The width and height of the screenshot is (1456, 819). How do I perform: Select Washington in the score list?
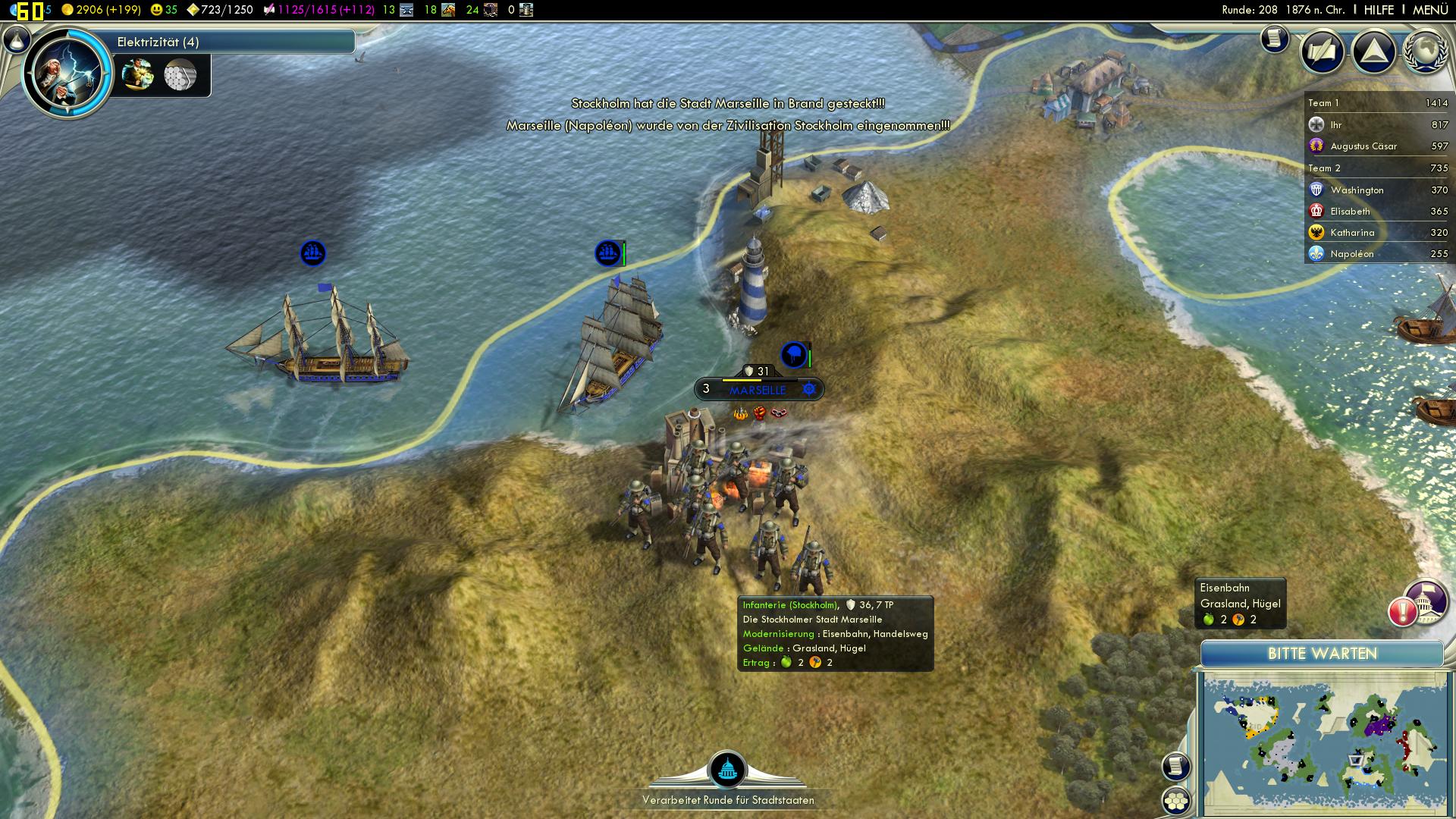point(1357,190)
